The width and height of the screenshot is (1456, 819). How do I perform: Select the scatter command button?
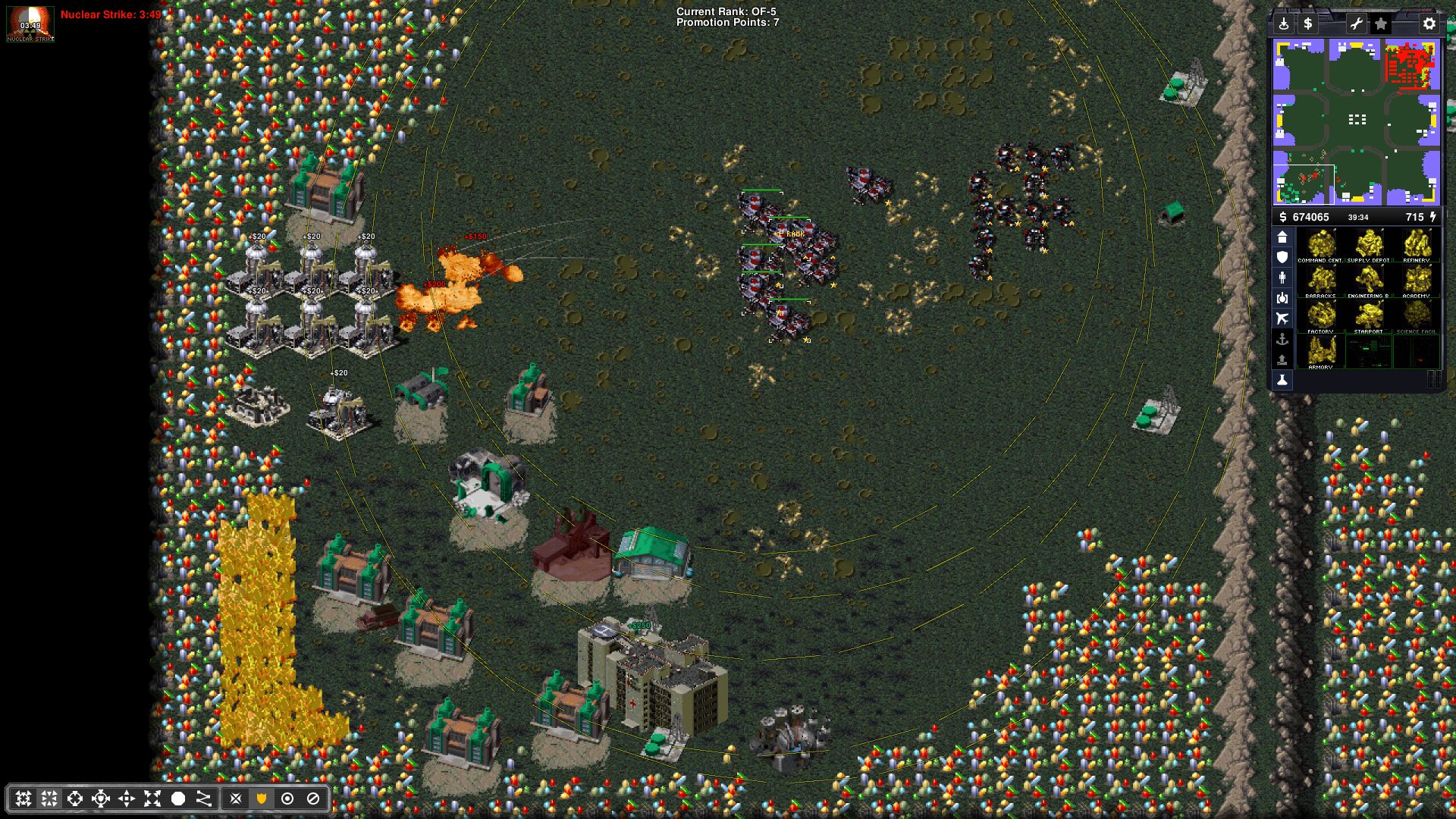point(152,799)
